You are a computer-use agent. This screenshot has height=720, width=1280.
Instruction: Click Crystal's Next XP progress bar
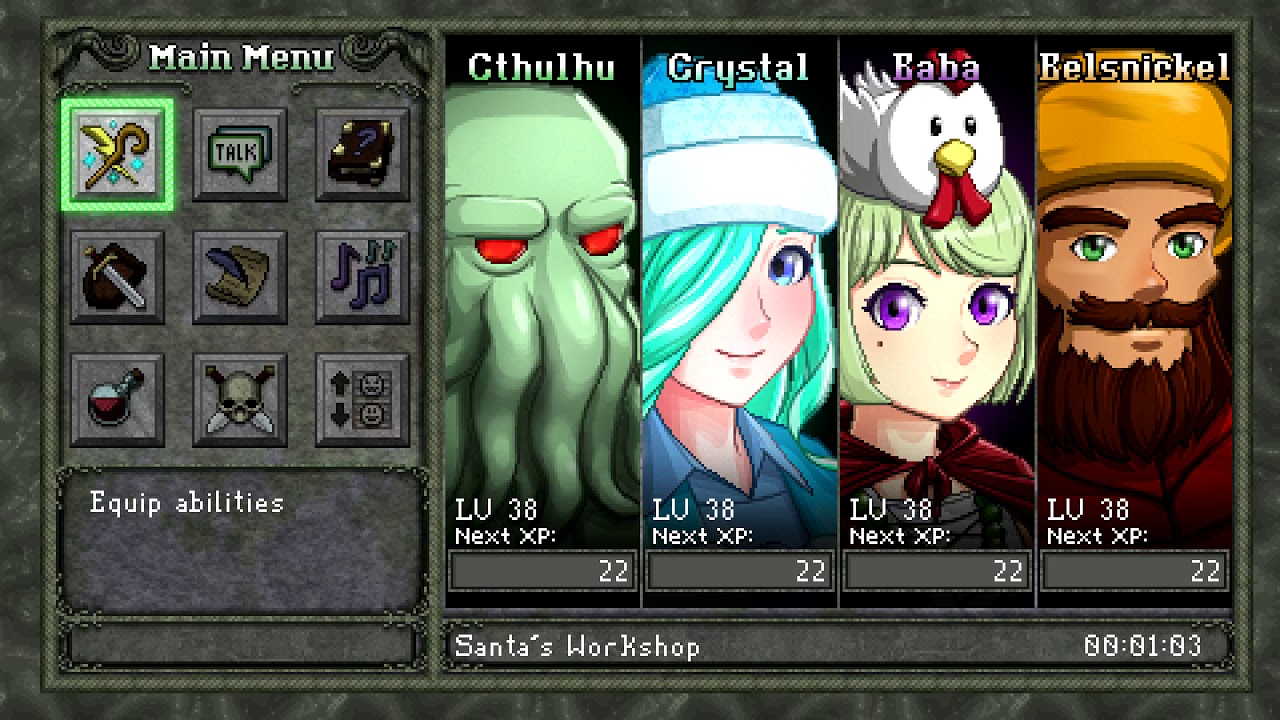(x=739, y=571)
